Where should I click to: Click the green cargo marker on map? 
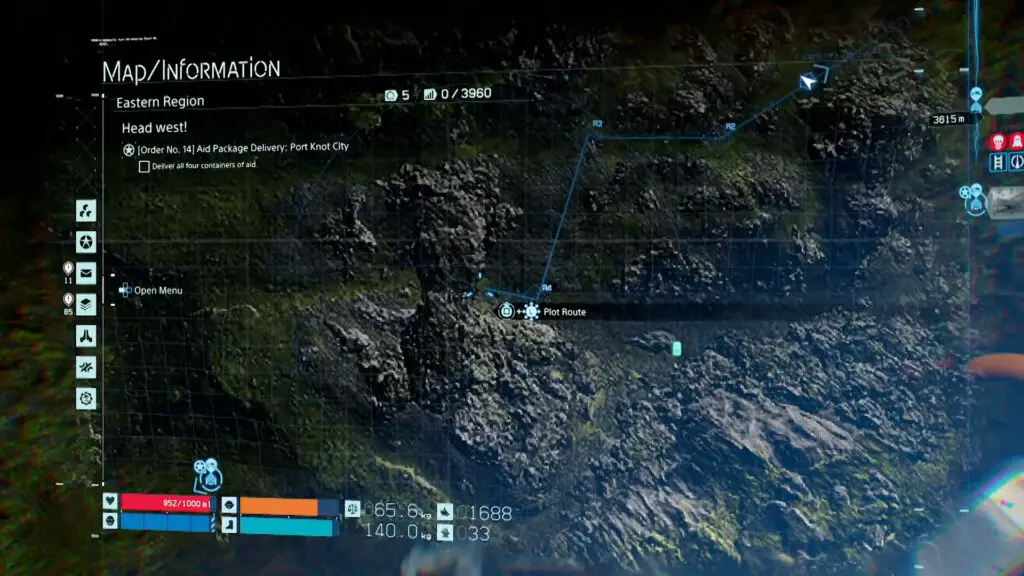(677, 348)
